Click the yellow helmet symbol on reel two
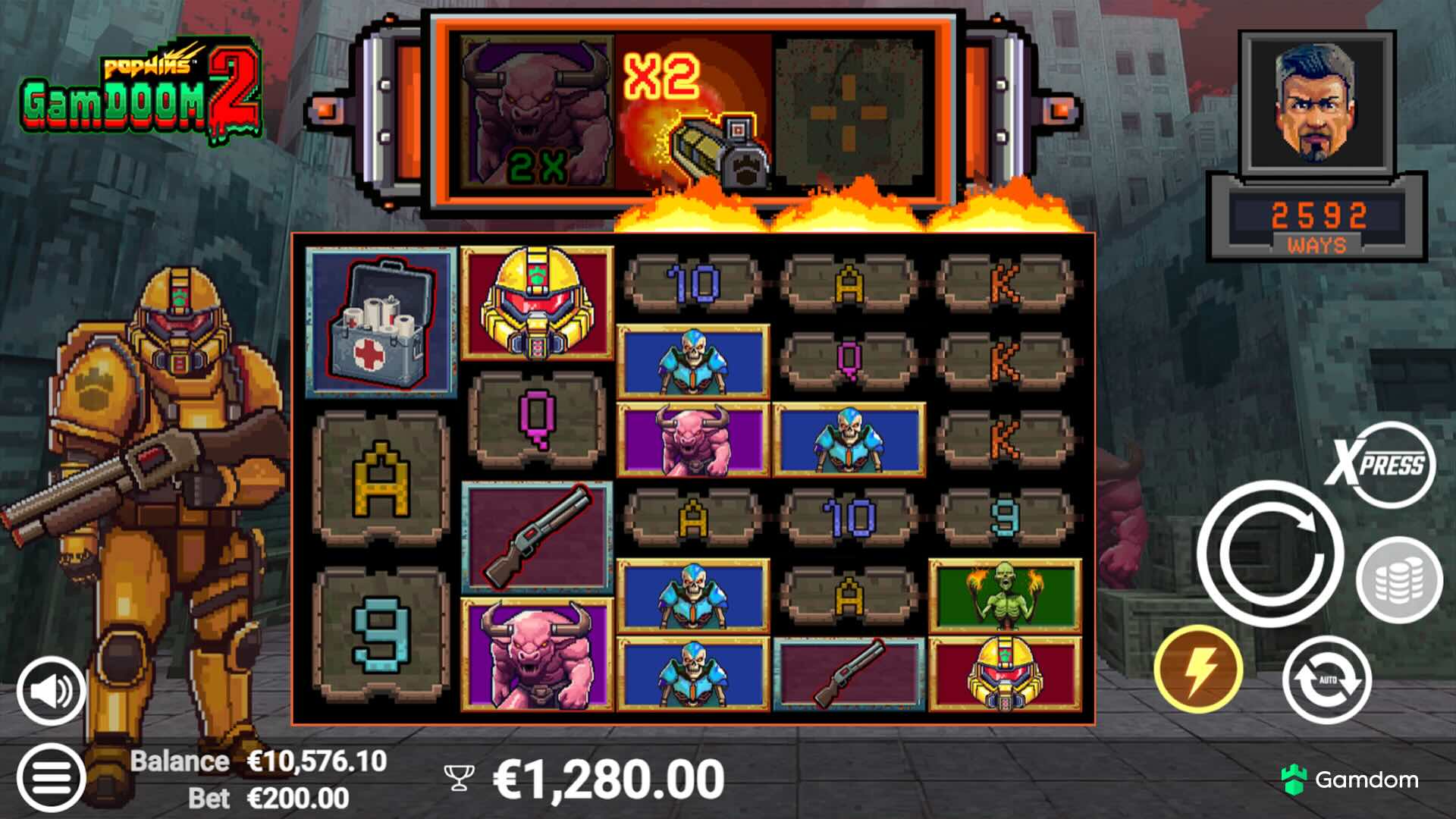1456x819 pixels. tap(538, 303)
